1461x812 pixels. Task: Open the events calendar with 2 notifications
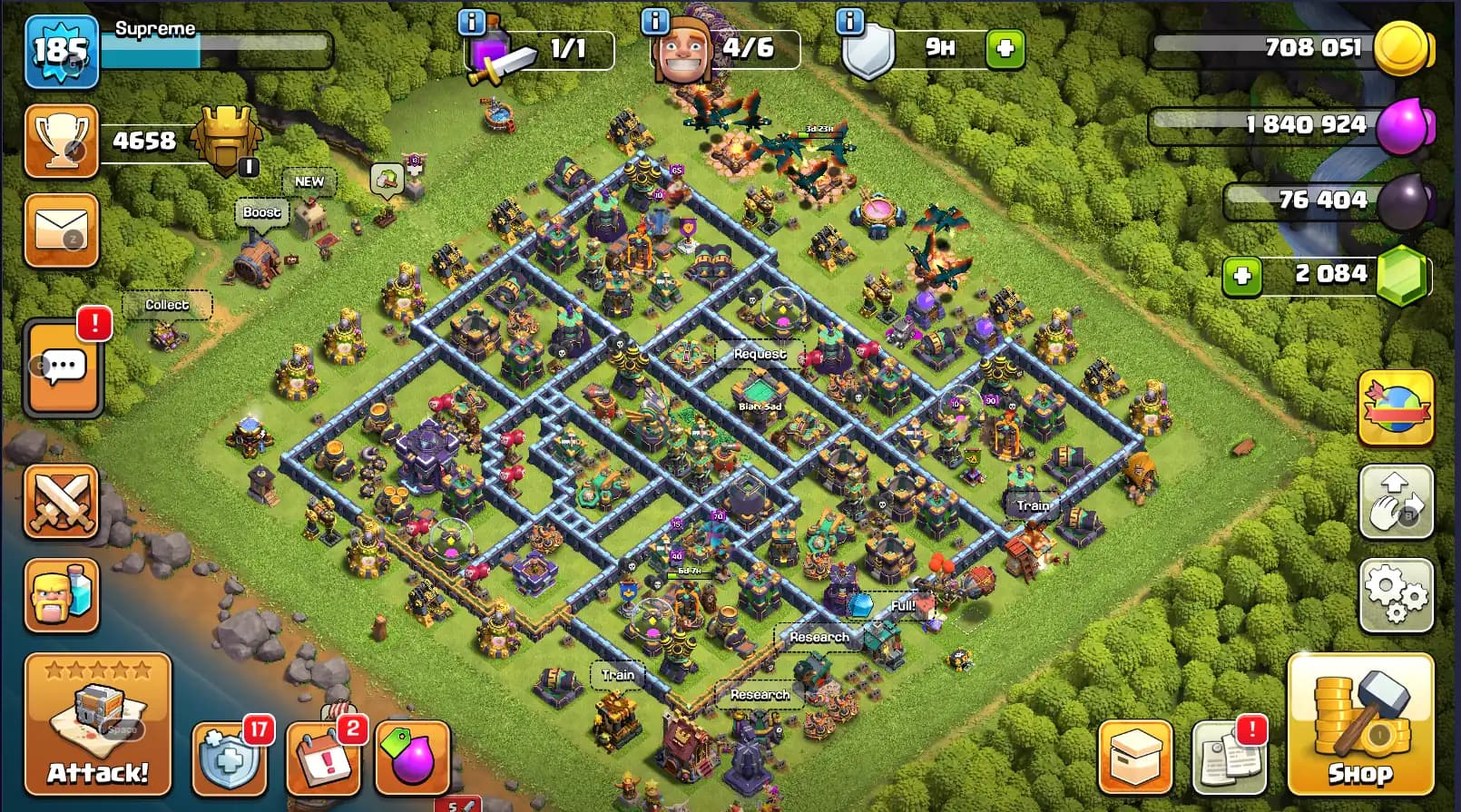coord(322,759)
